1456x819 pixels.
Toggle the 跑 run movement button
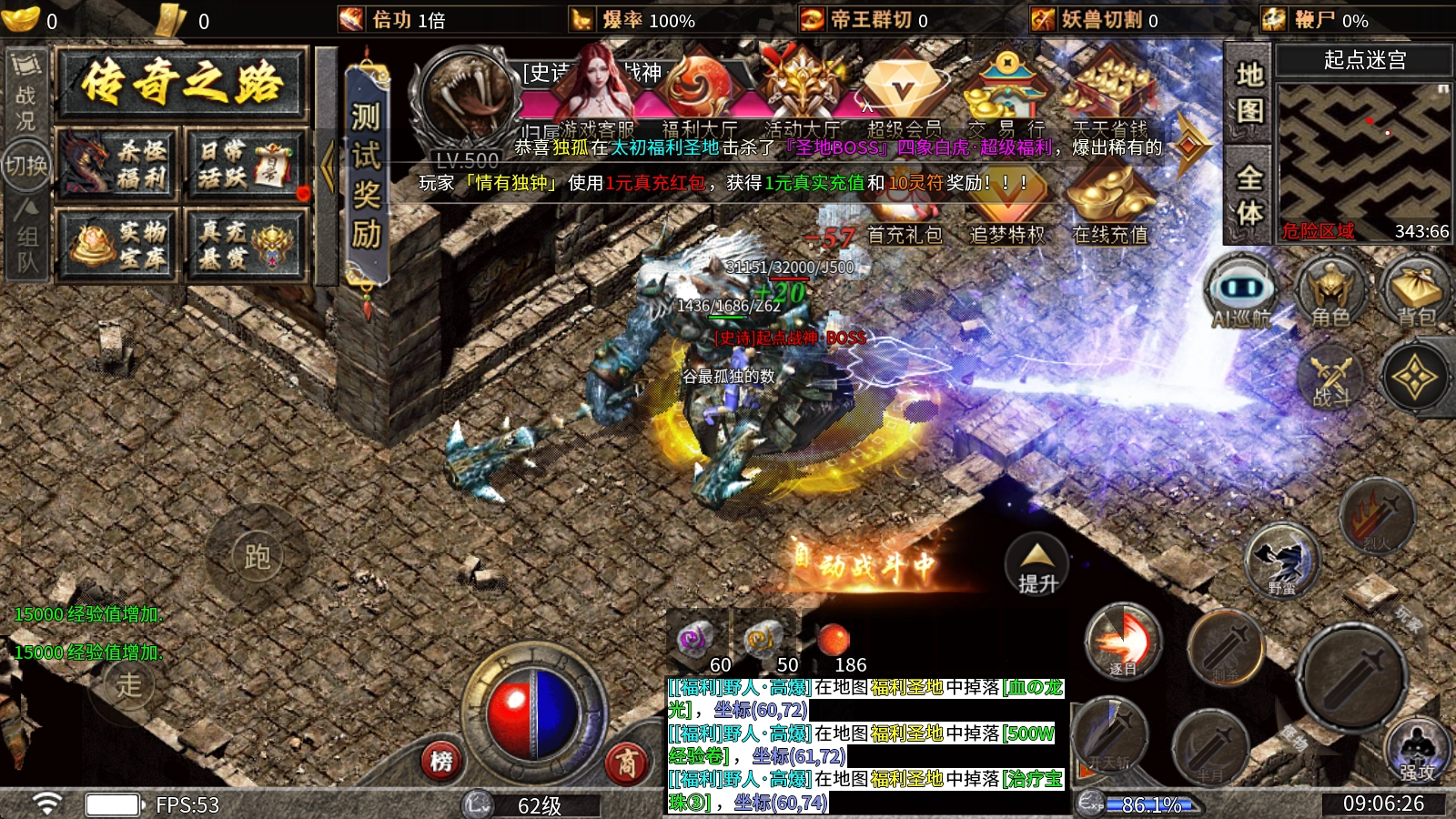click(257, 556)
